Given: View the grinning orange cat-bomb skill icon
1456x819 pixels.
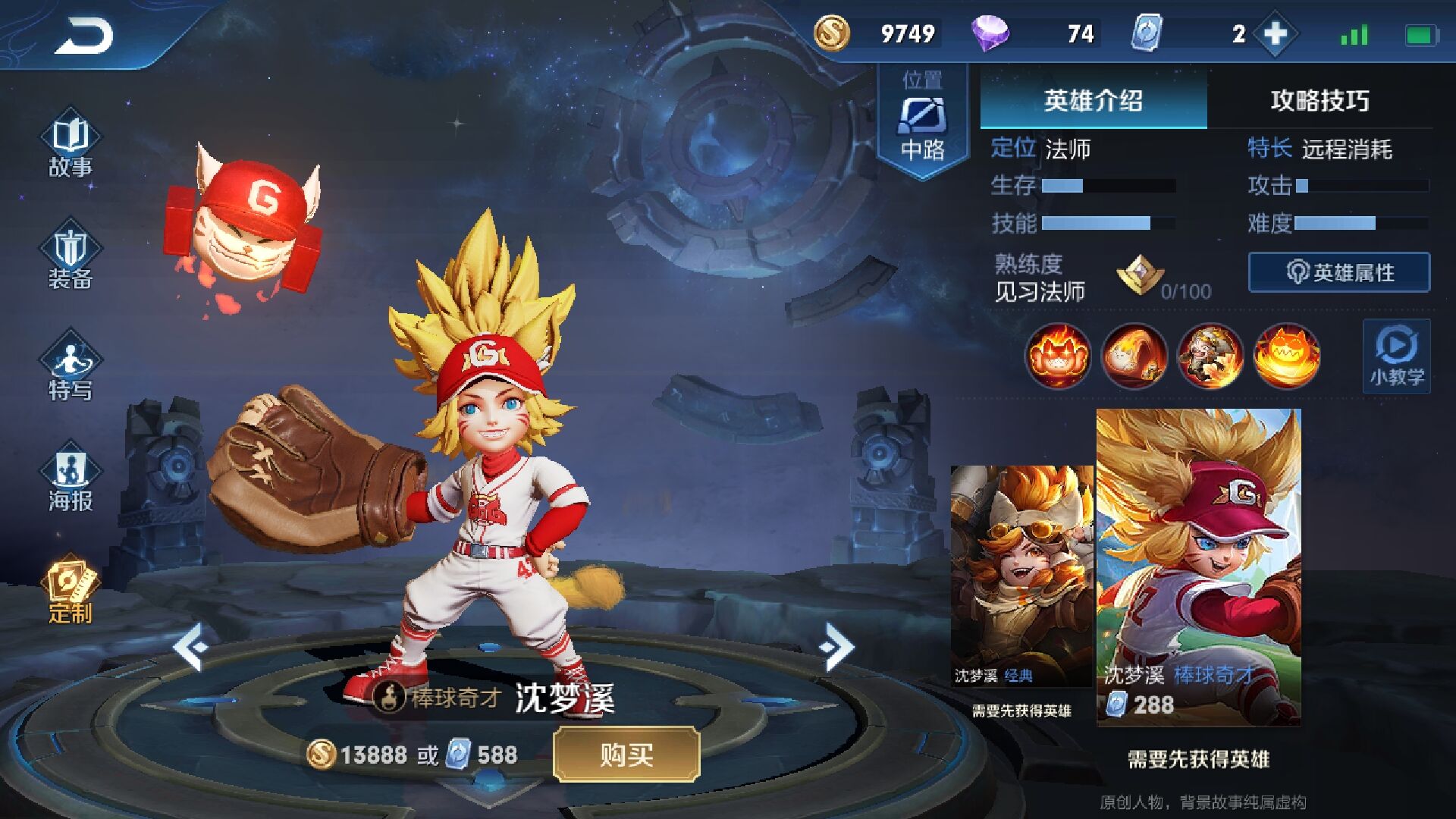Looking at the screenshot, I should 1286,356.
